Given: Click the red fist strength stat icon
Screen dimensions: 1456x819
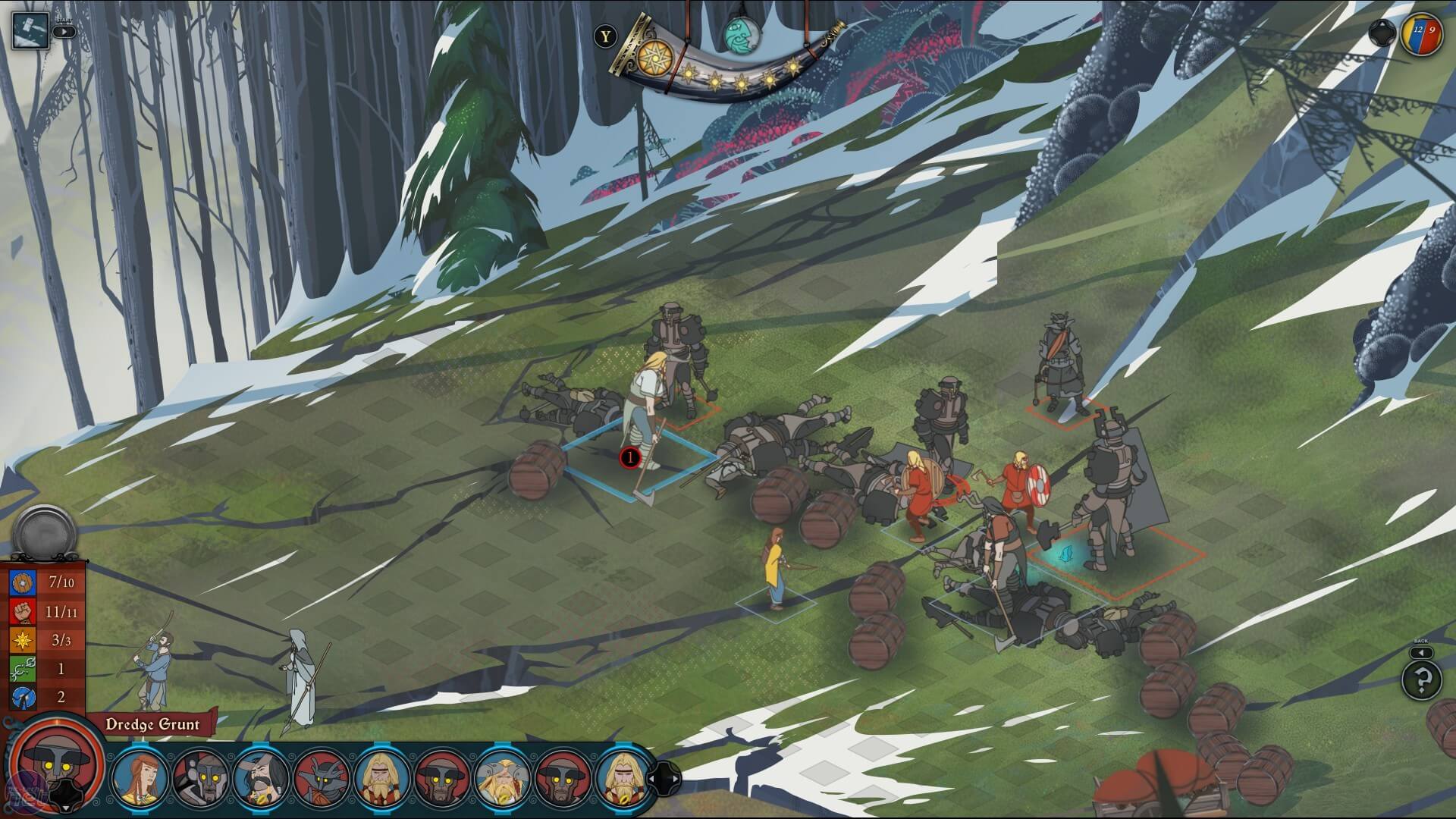Looking at the screenshot, I should click(23, 610).
